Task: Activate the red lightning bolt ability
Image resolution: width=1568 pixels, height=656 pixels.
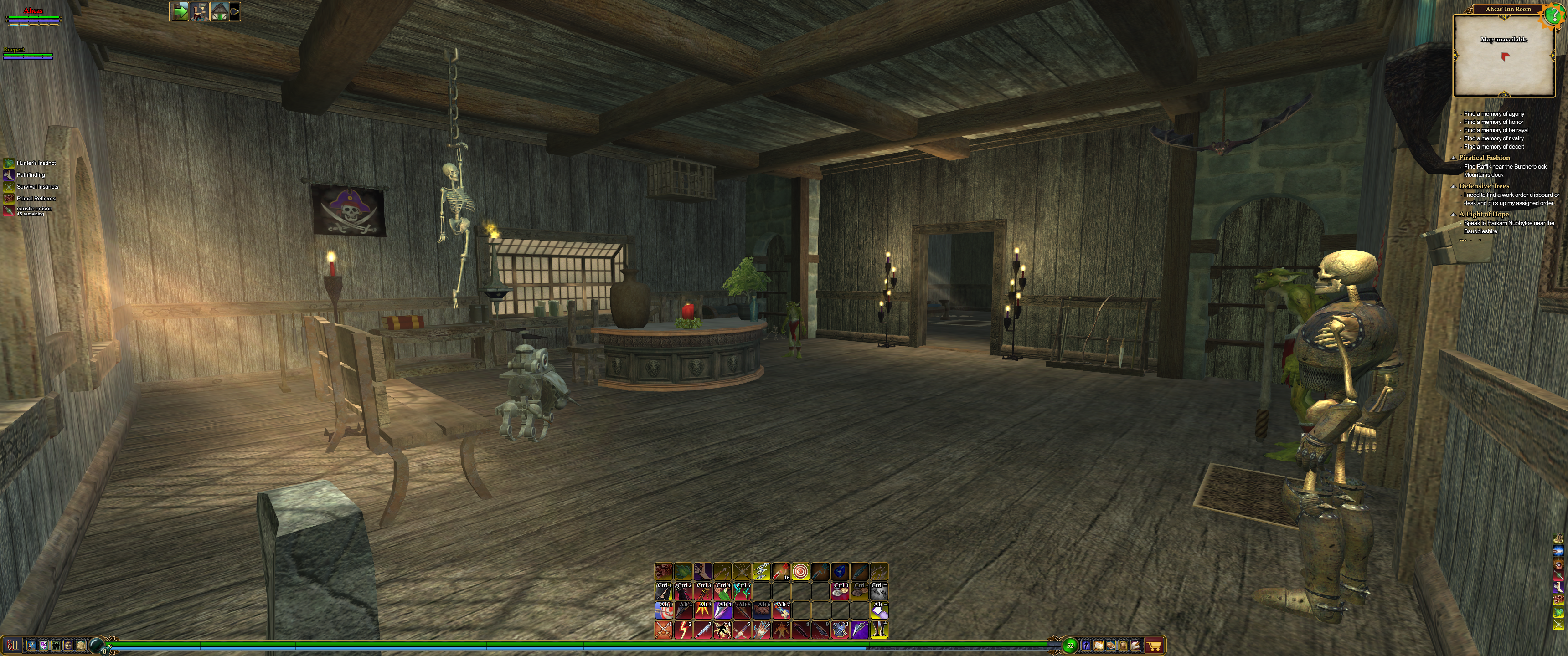Action: pos(683,630)
